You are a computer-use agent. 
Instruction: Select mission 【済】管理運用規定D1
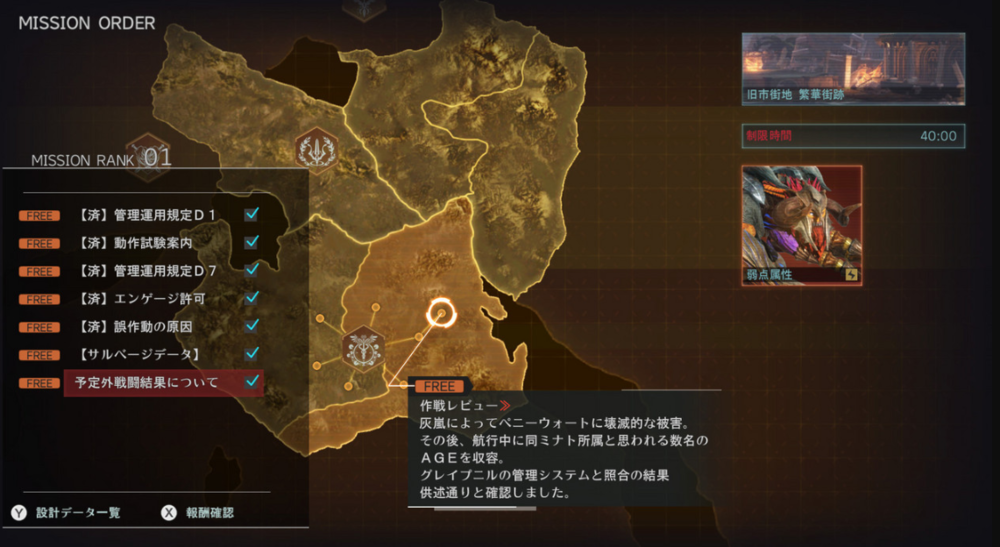pos(152,214)
